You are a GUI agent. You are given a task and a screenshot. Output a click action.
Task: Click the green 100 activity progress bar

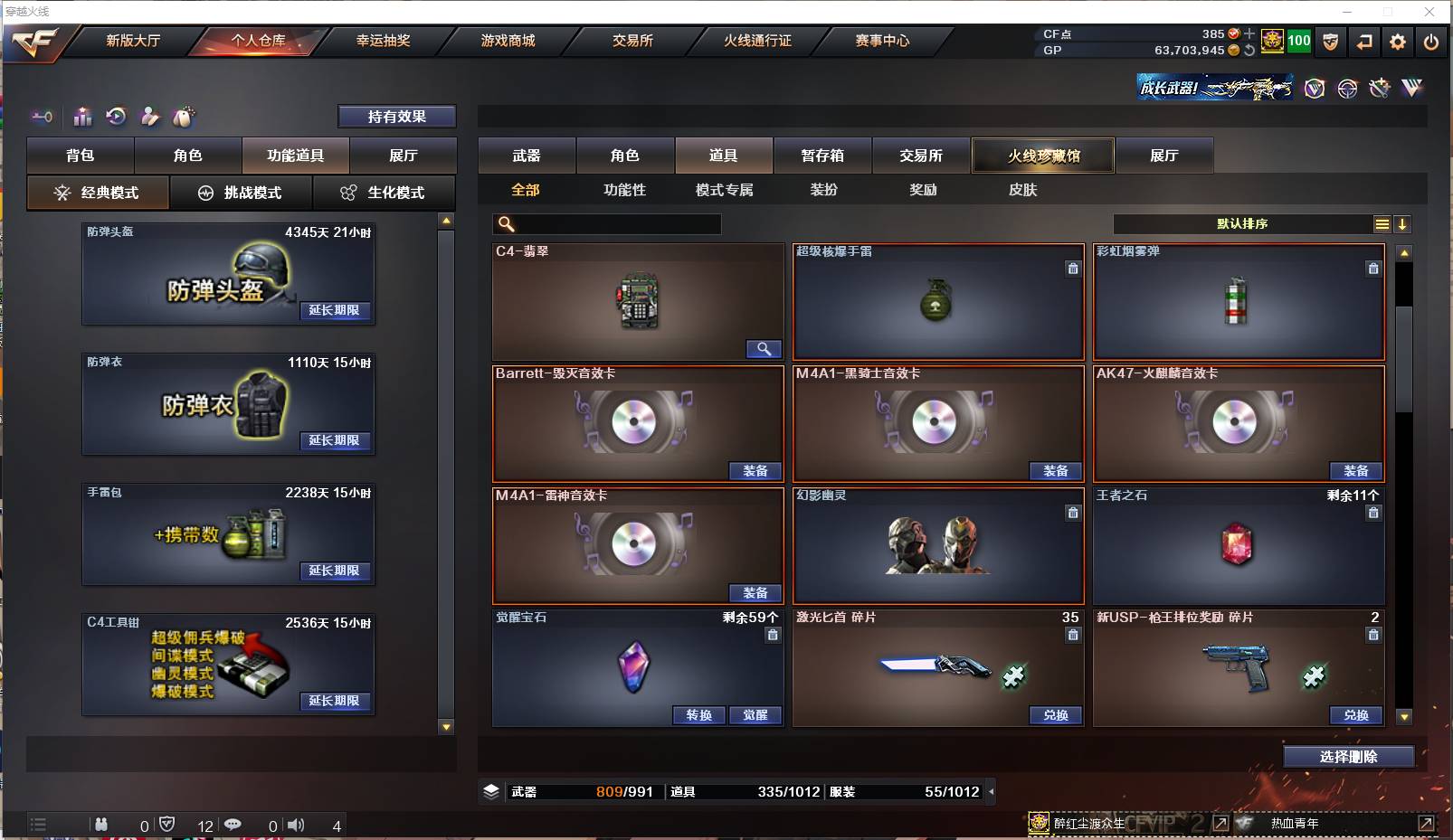tap(1298, 41)
